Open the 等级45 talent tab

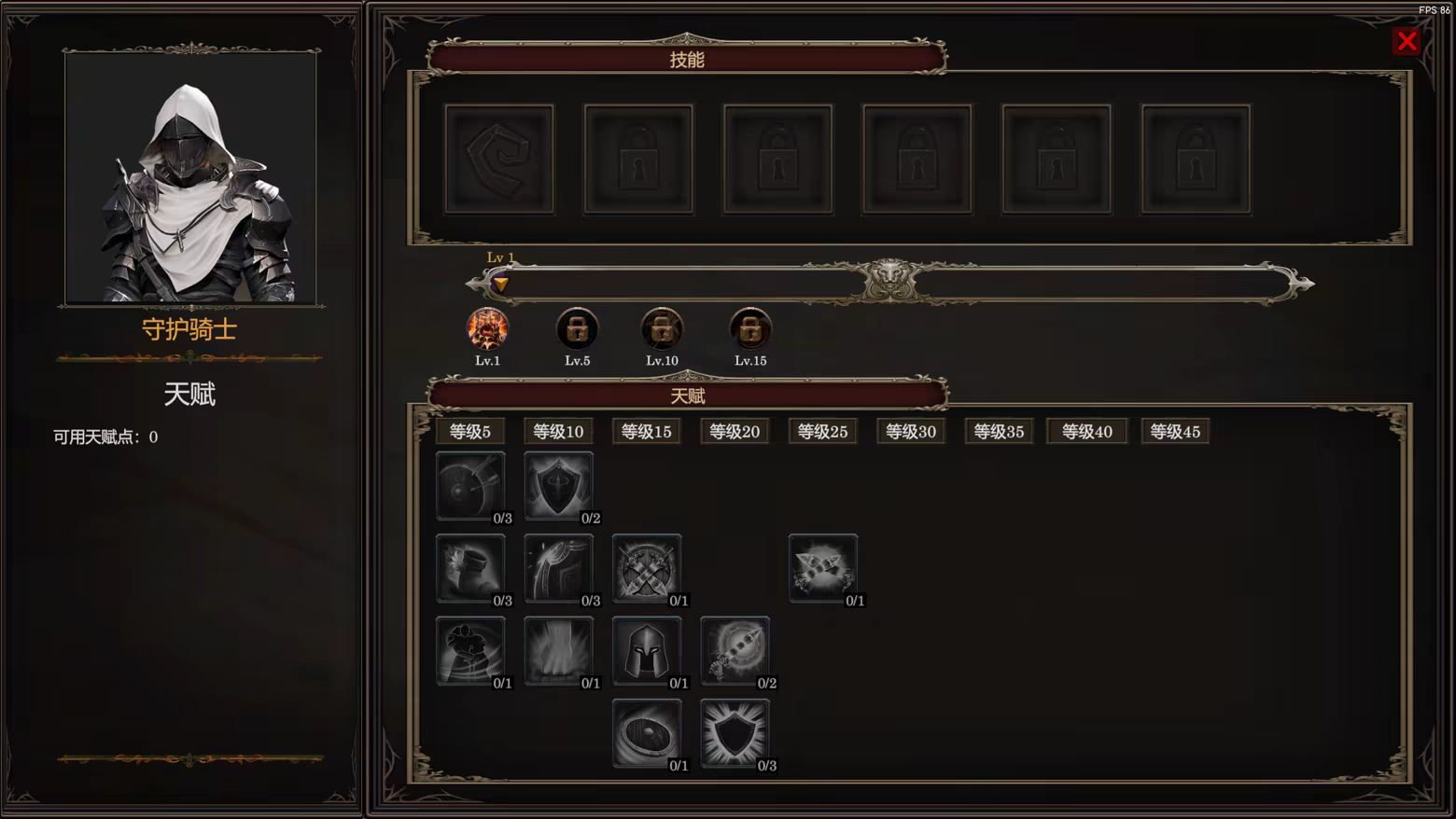click(x=1175, y=431)
